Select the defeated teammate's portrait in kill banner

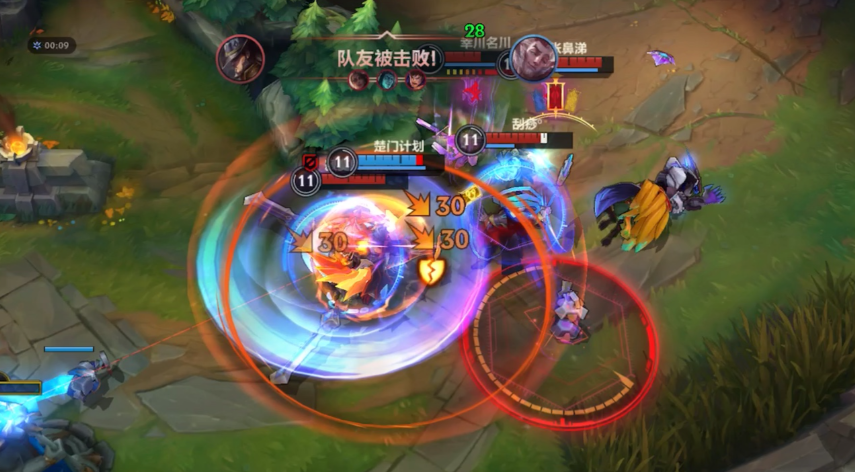pyautogui.click(x=533, y=59)
